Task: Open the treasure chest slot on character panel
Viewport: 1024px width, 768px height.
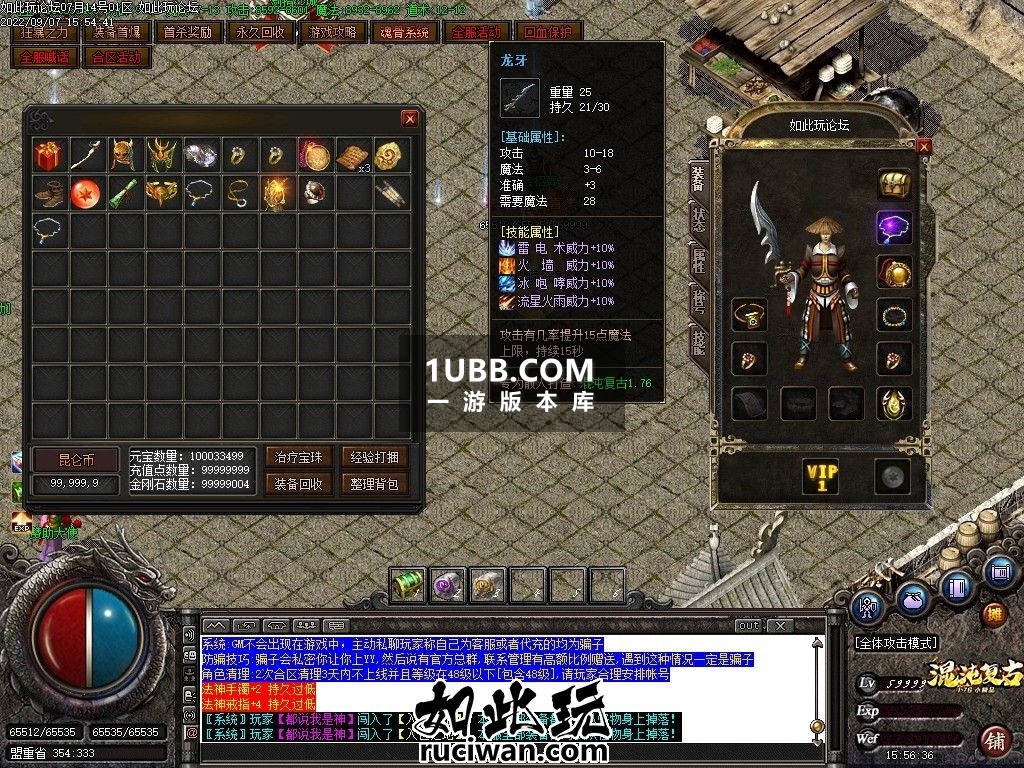Action: (894, 184)
